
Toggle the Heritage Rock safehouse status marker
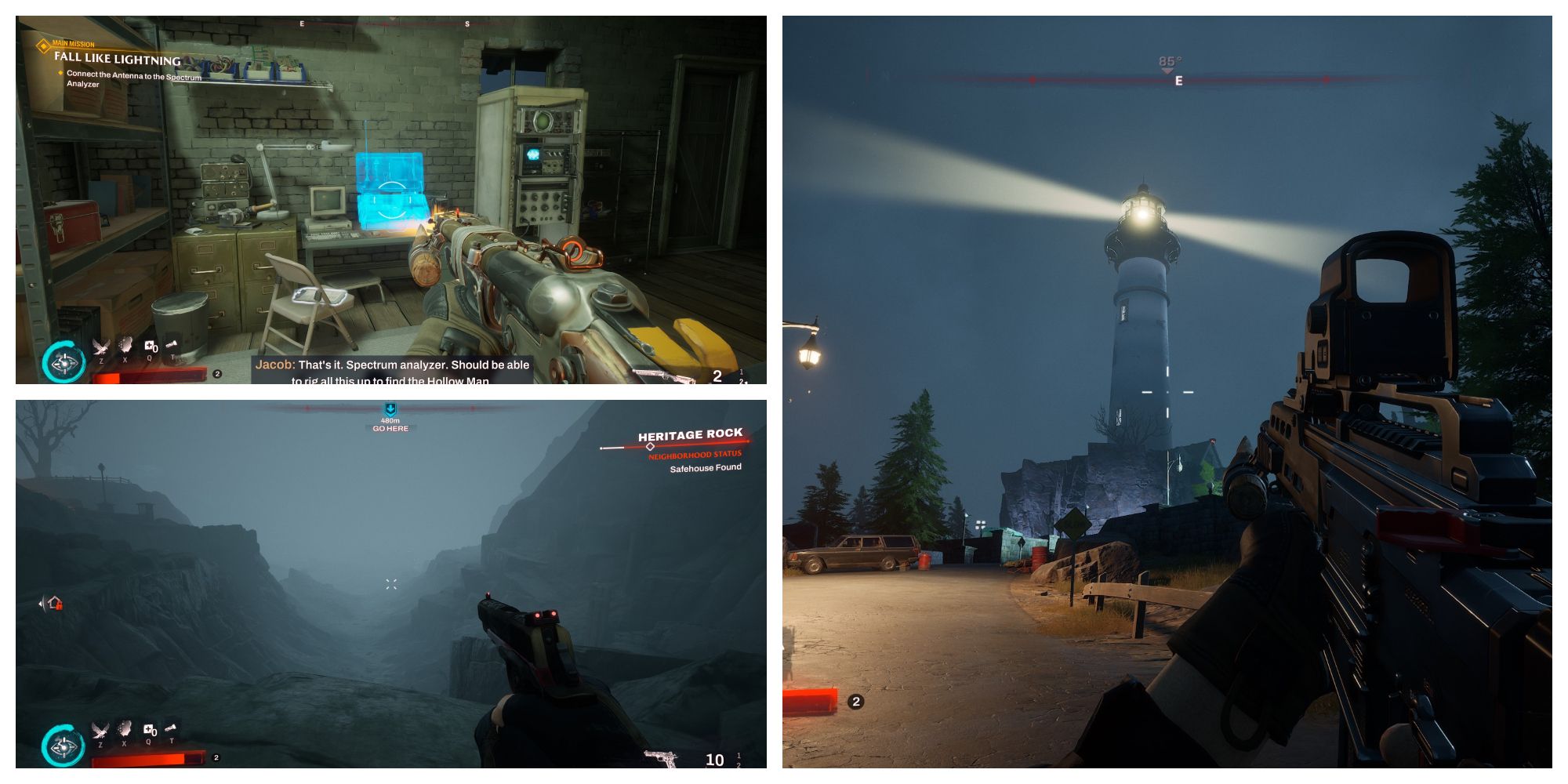tap(651, 445)
